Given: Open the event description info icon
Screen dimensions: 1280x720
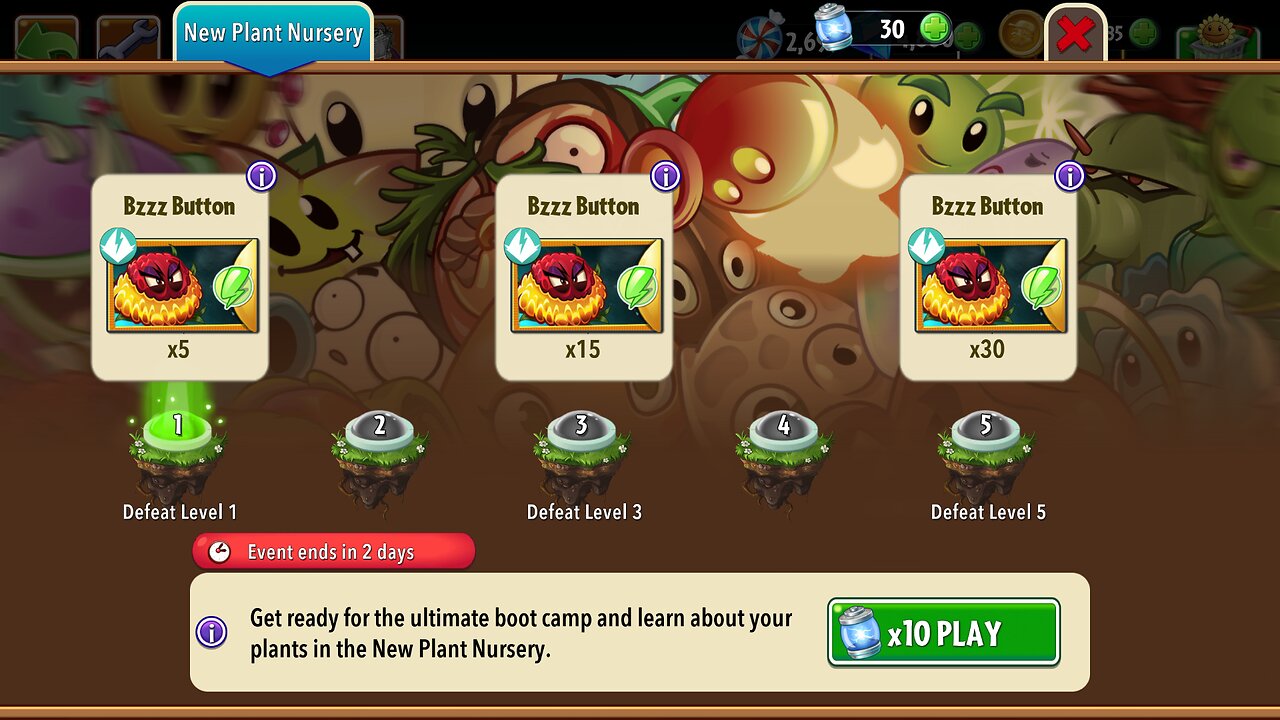Looking at the screenshot, I should pyautogui.click(x=211, y=632).
